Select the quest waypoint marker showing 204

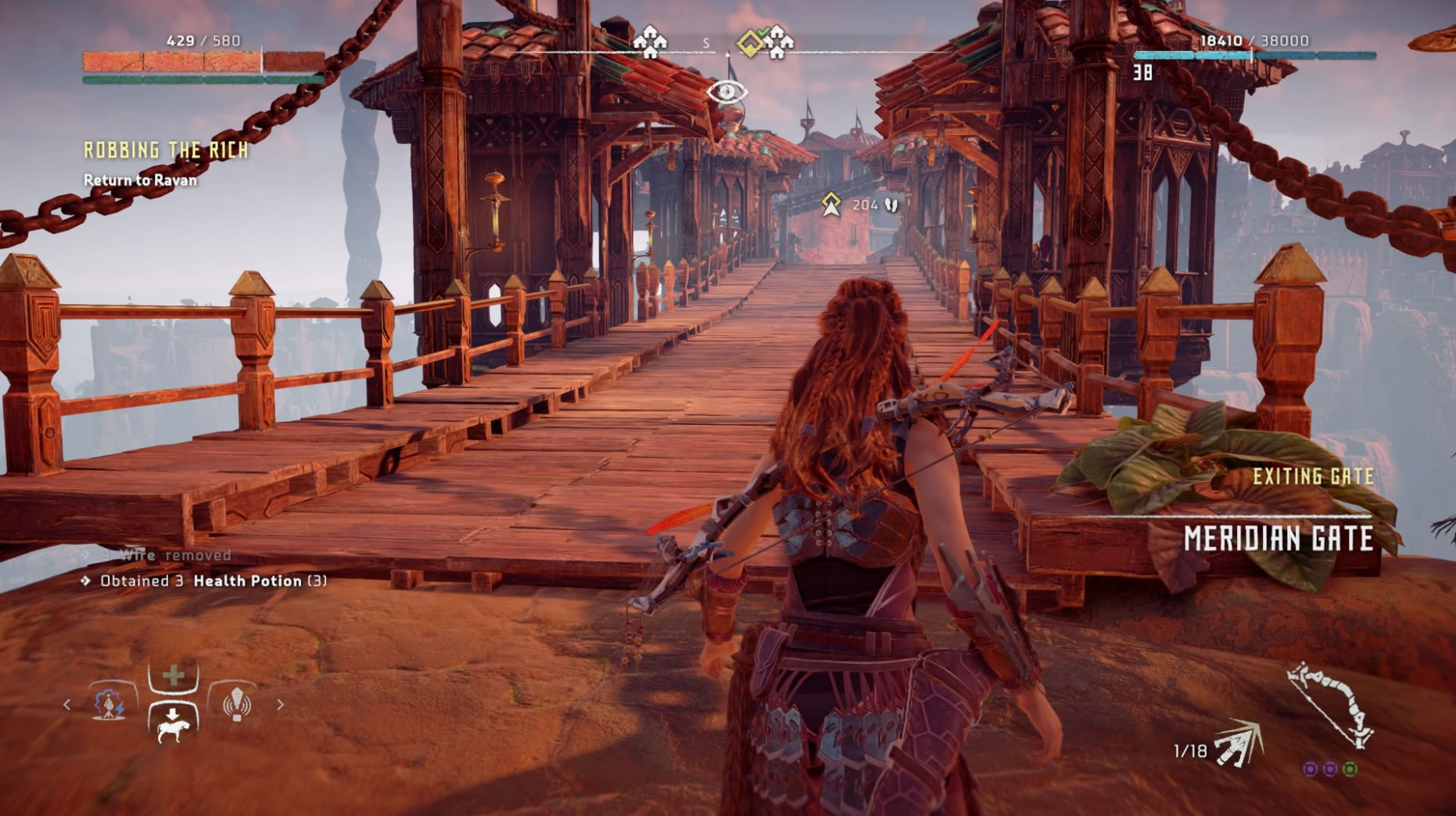point(831,205)
